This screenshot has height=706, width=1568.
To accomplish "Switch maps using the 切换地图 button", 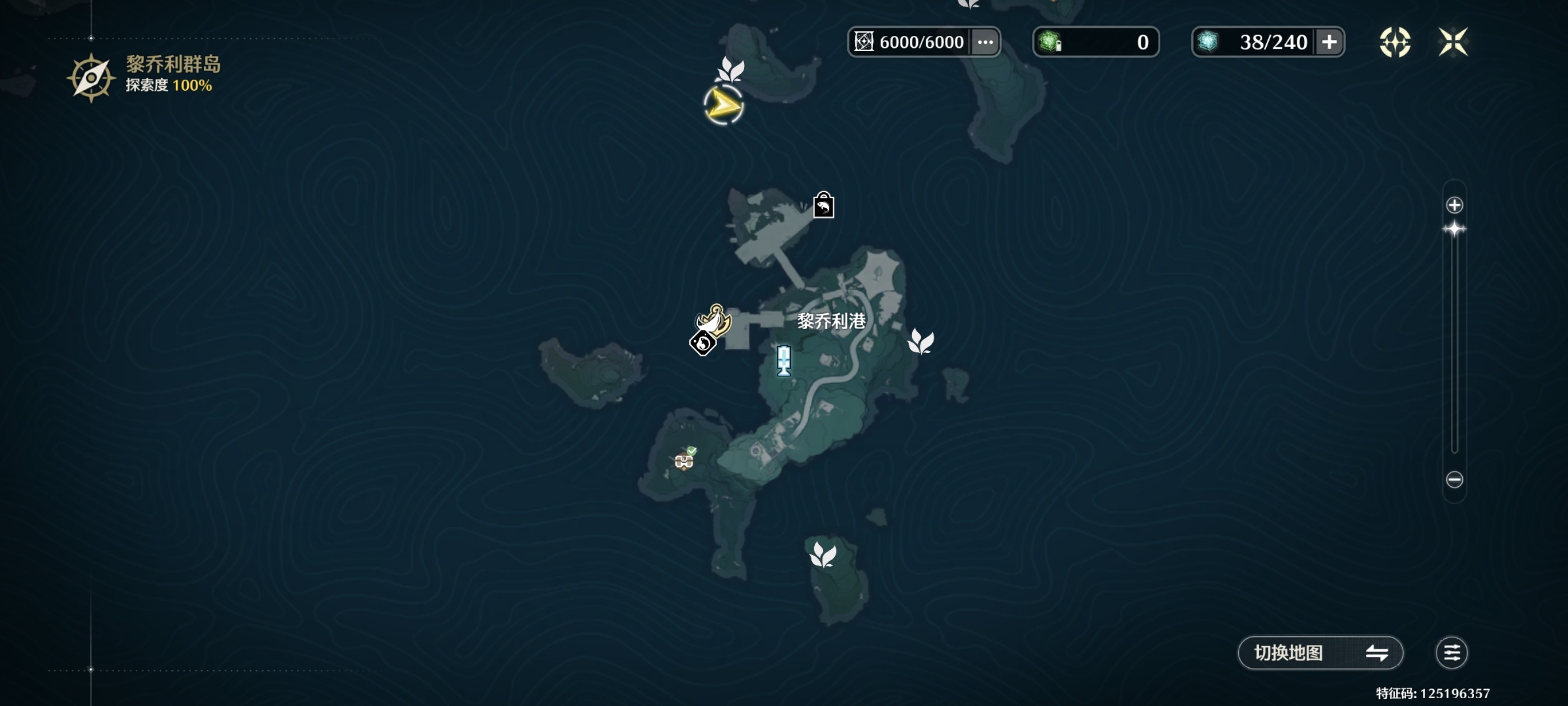I will (1320, 652).
